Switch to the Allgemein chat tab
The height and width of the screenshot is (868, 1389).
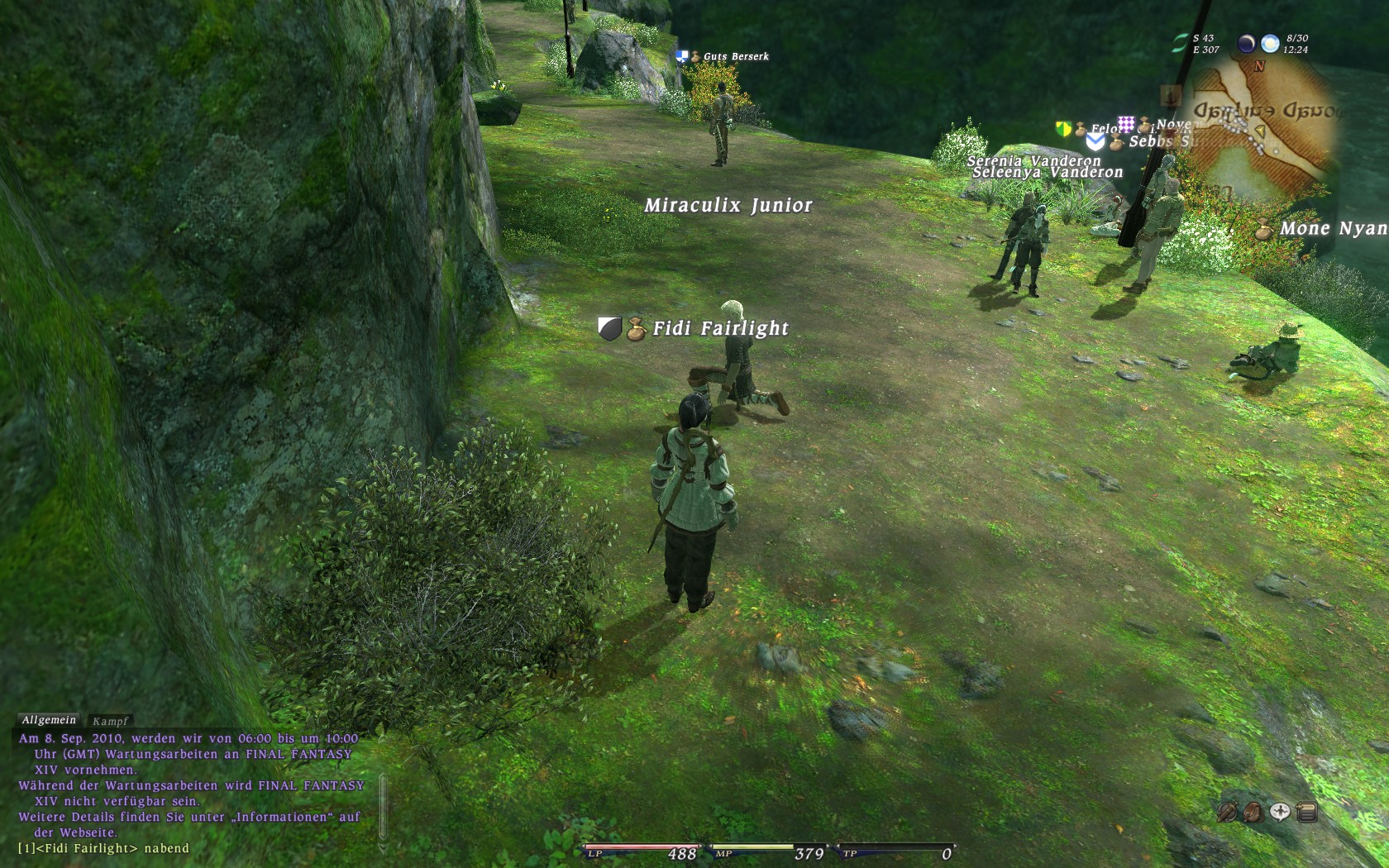[49, 720]
